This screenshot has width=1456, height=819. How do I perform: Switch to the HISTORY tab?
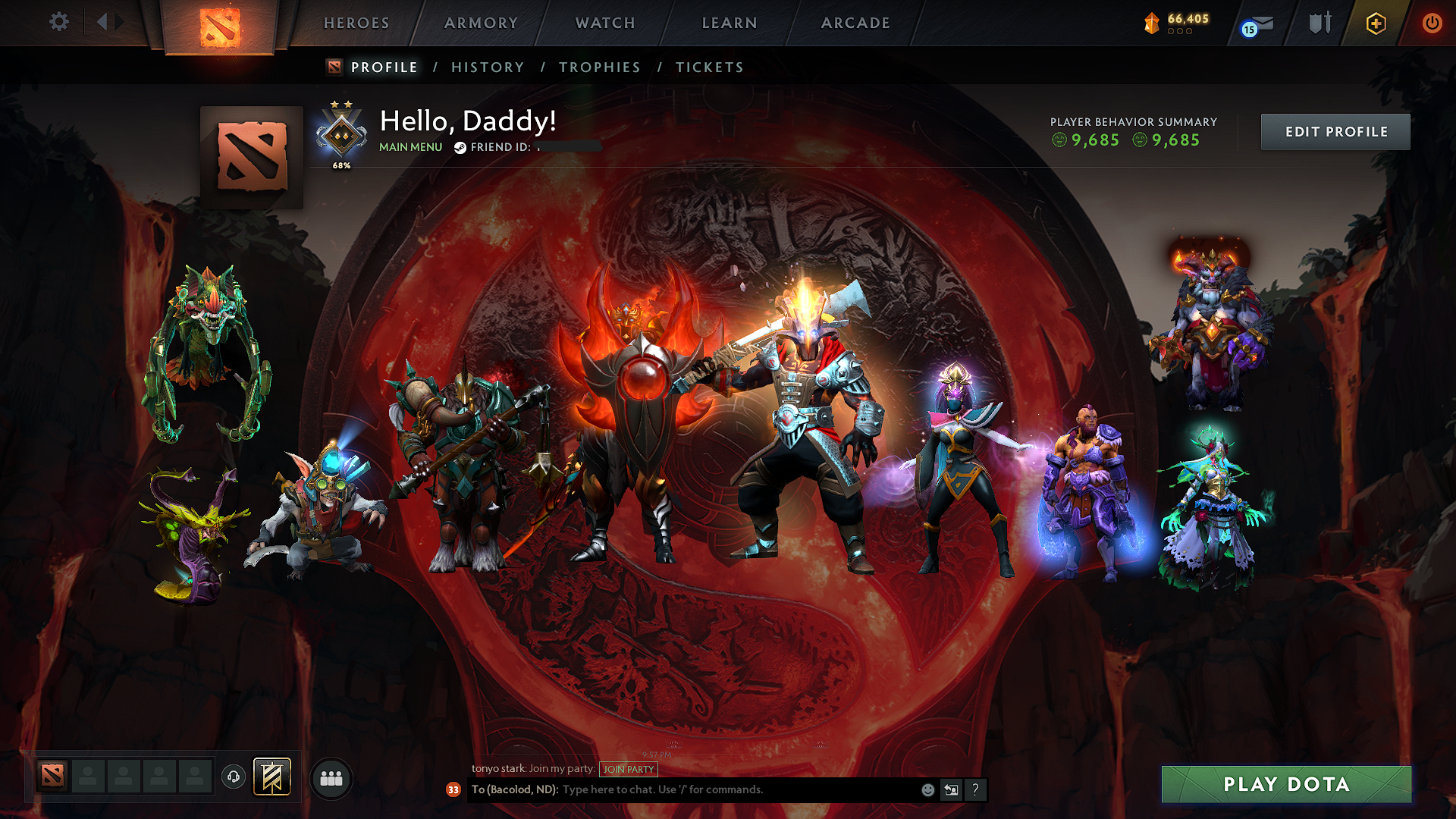487,67
